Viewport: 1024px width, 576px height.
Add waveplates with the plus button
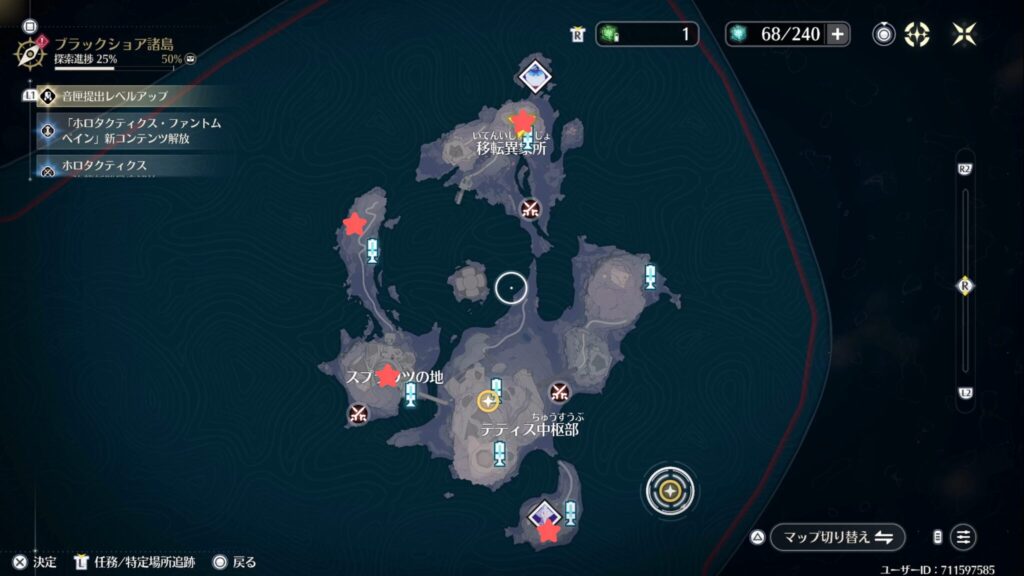pos(838,34)
